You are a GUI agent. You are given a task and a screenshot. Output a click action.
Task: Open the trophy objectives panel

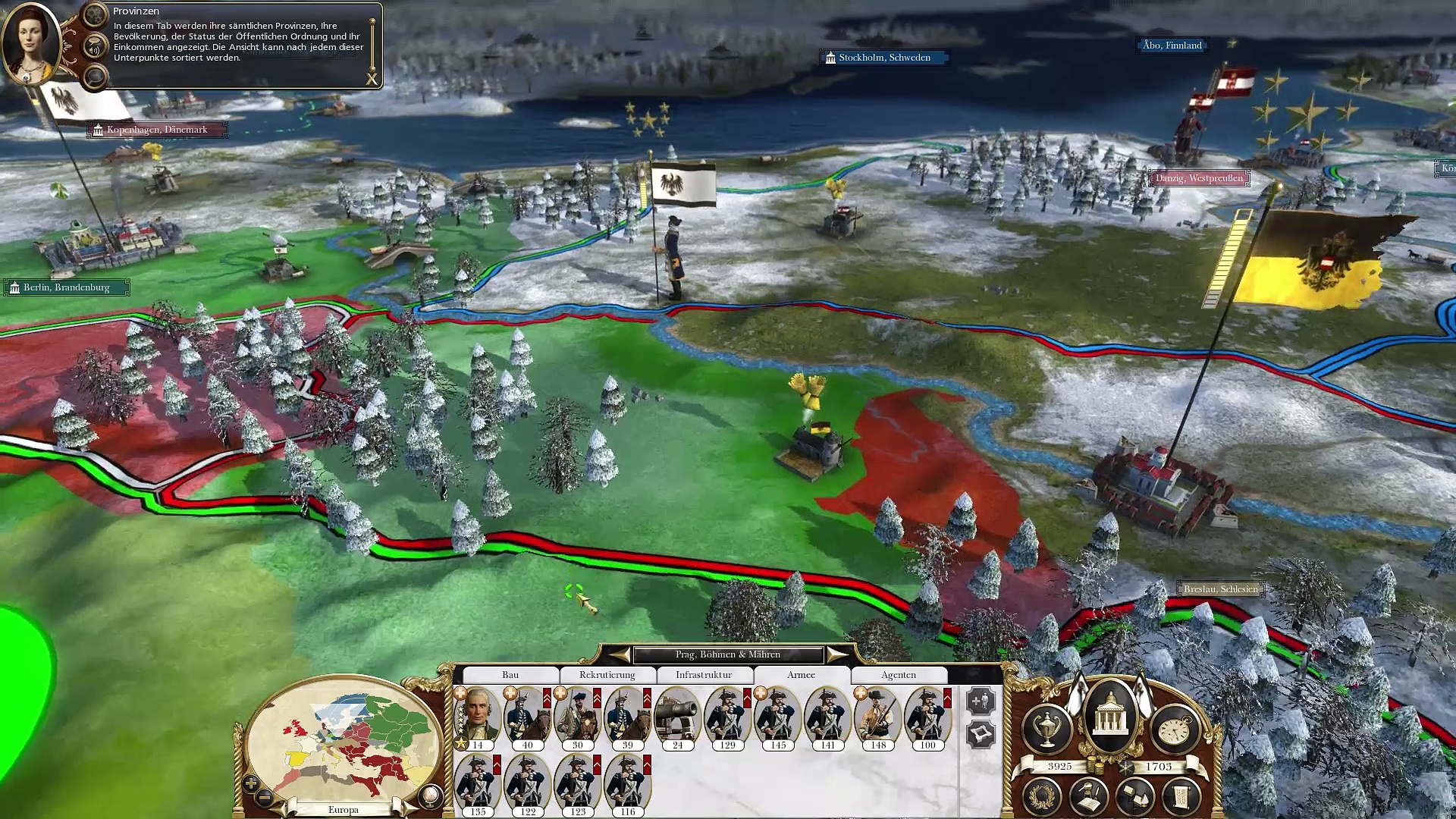[1046, 729]
